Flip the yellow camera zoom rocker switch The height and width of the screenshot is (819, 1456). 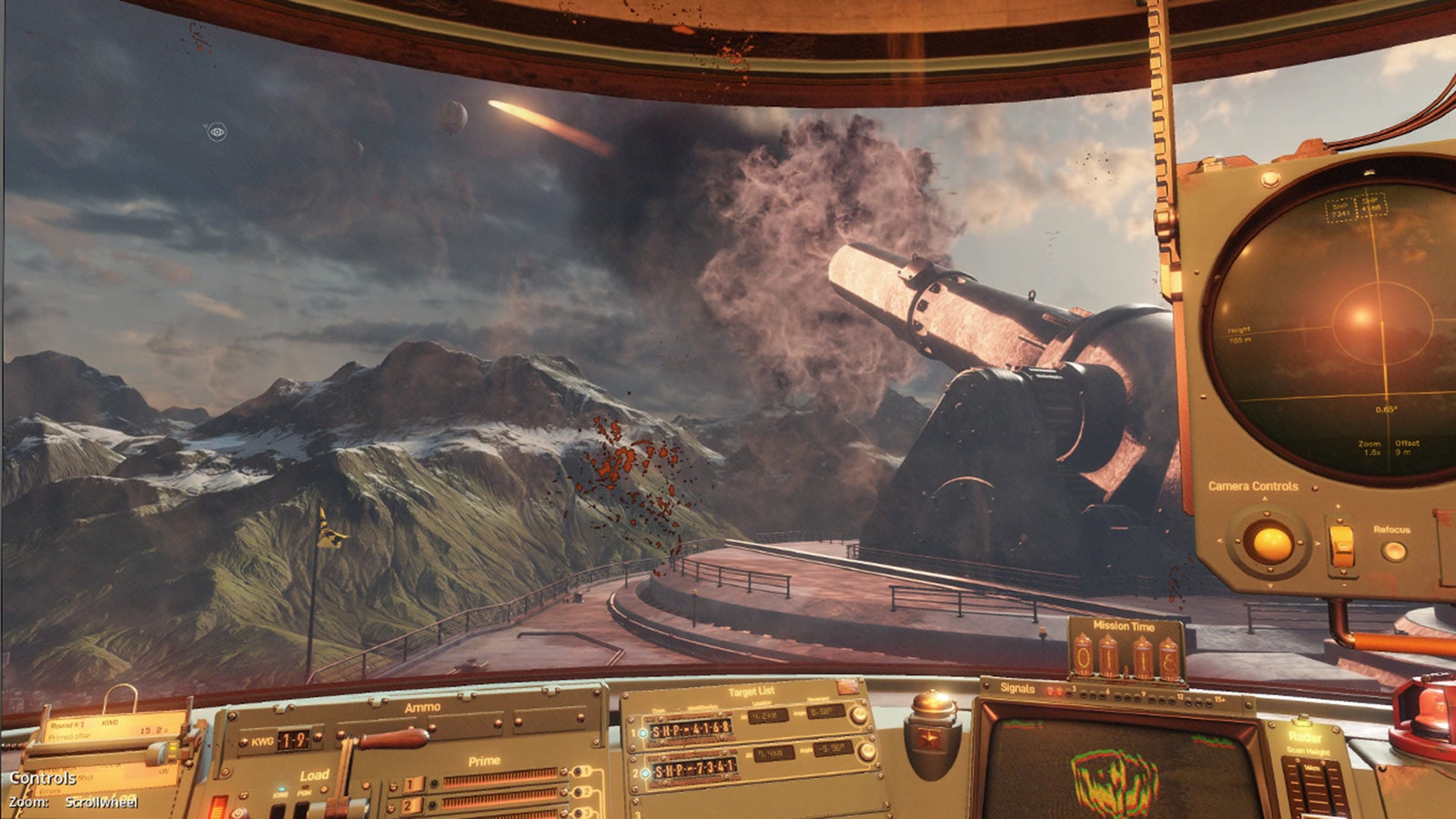pyautogui.click(x=1341, y=546)
